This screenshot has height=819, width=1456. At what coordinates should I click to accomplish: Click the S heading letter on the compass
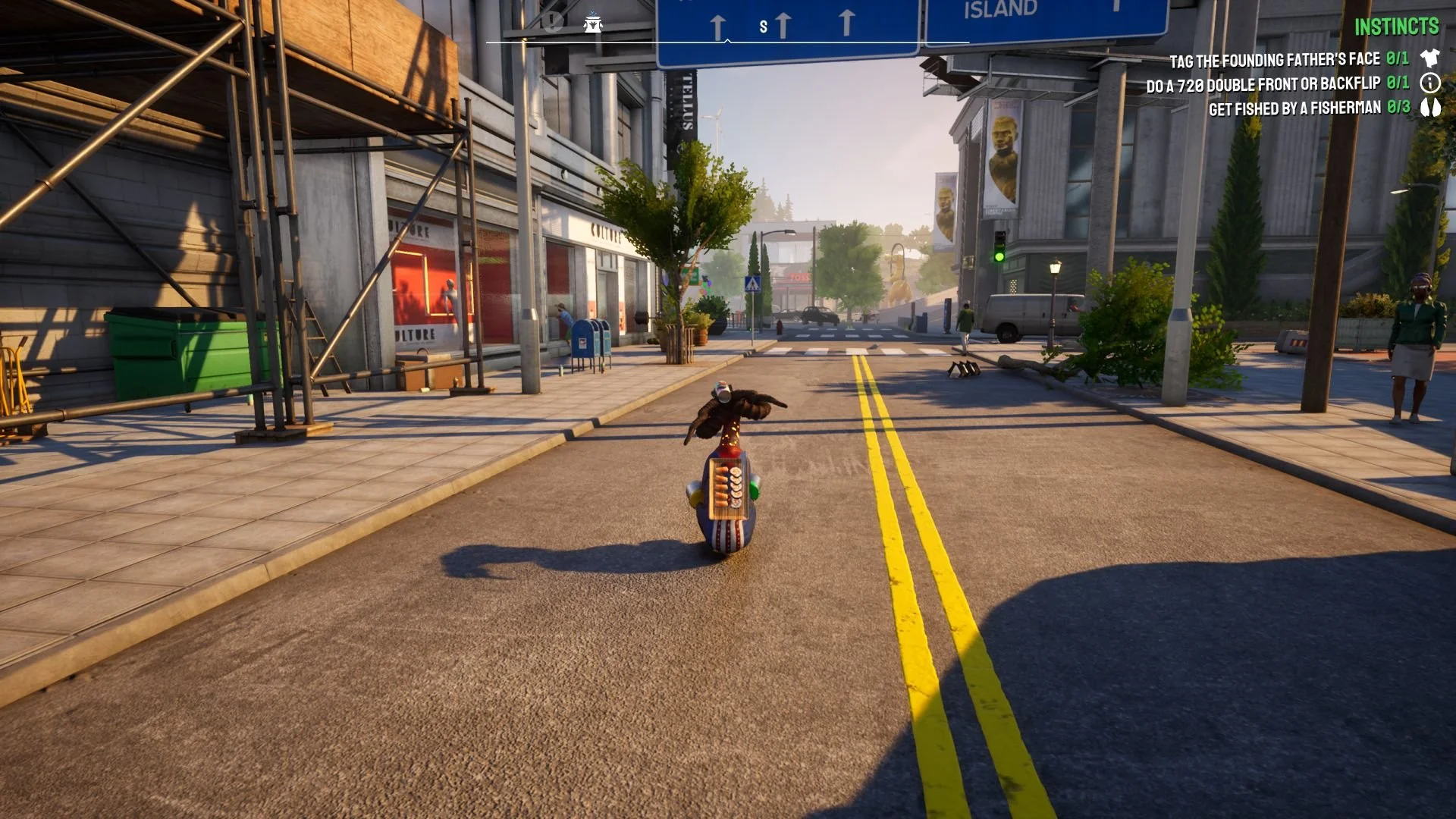(x=763, y=27)
